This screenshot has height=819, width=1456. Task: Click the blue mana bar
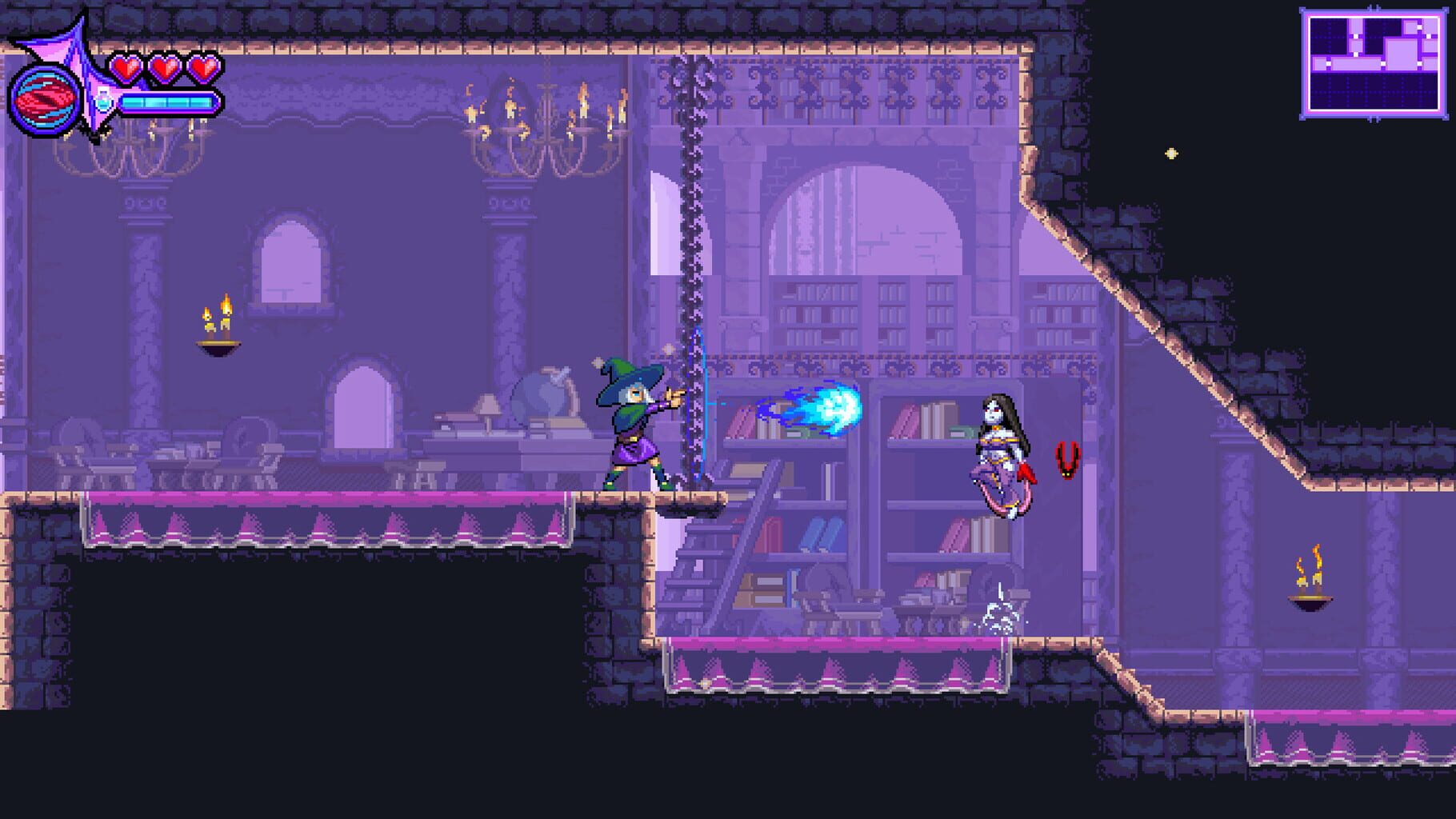coord(170,102)
